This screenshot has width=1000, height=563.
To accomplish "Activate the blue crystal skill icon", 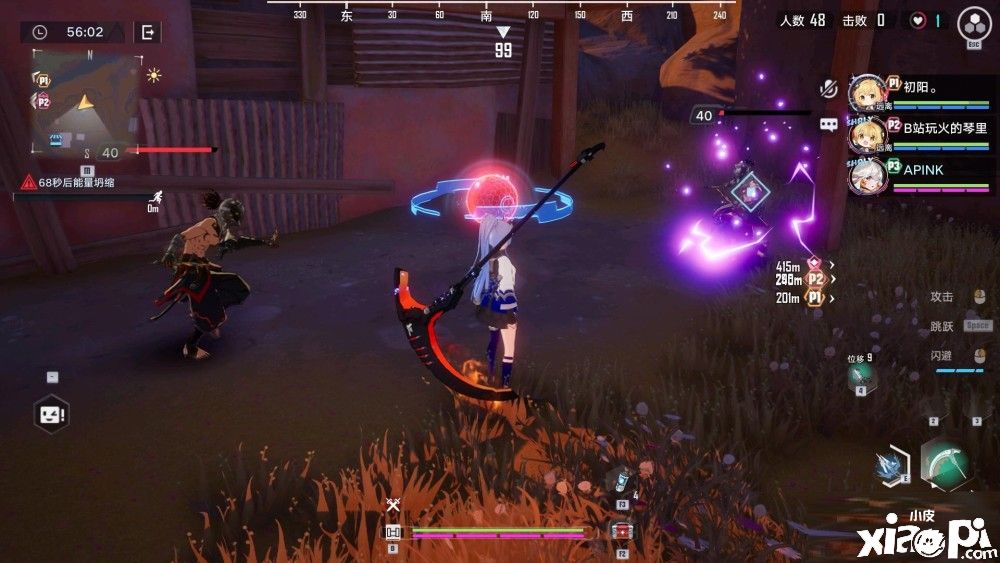I will click(x=890, y=465).
